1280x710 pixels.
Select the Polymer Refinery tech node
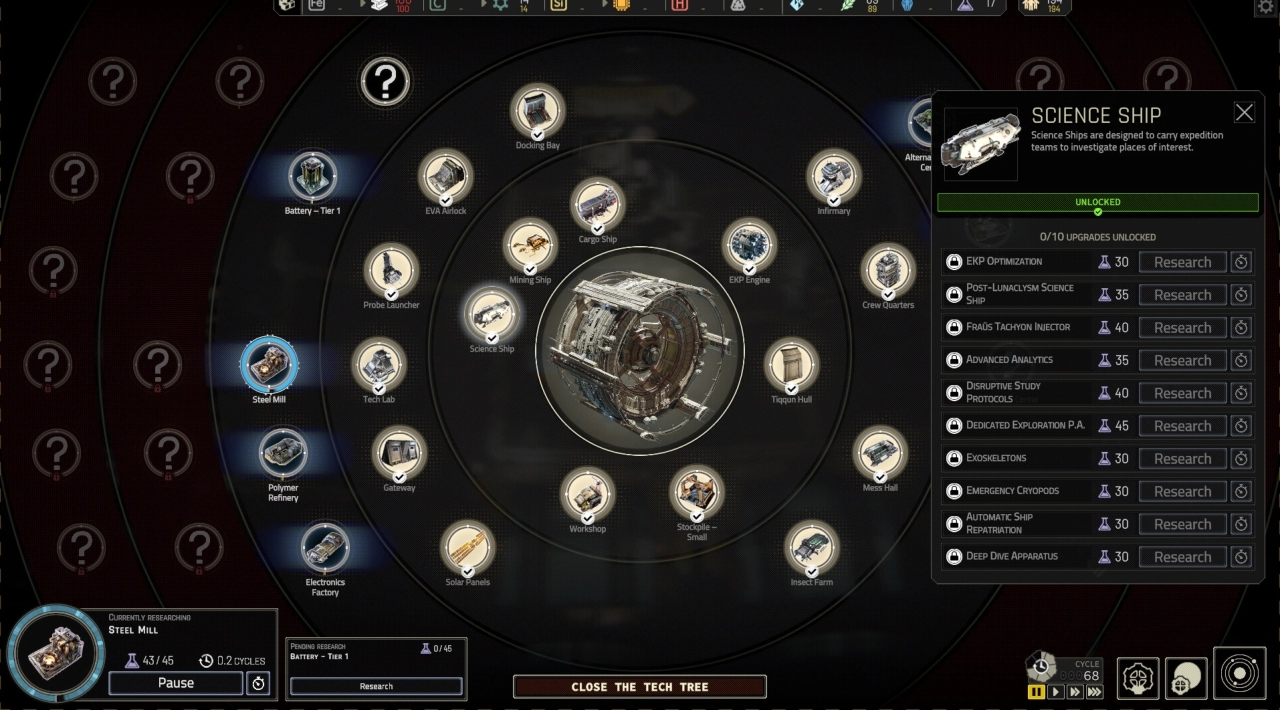(283, 453)
